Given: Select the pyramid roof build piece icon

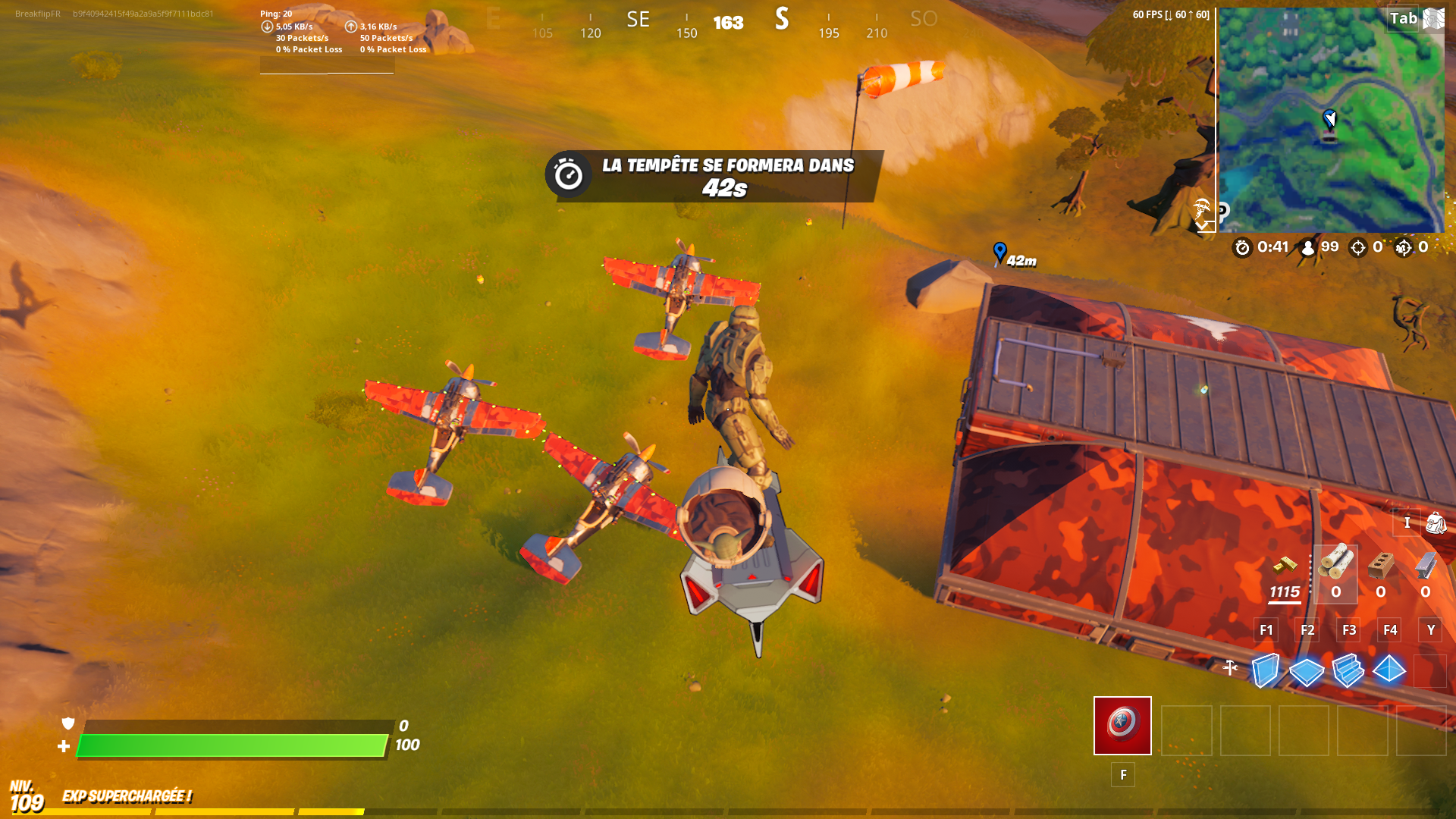Looking at the screenshot, I should 1389,669.
